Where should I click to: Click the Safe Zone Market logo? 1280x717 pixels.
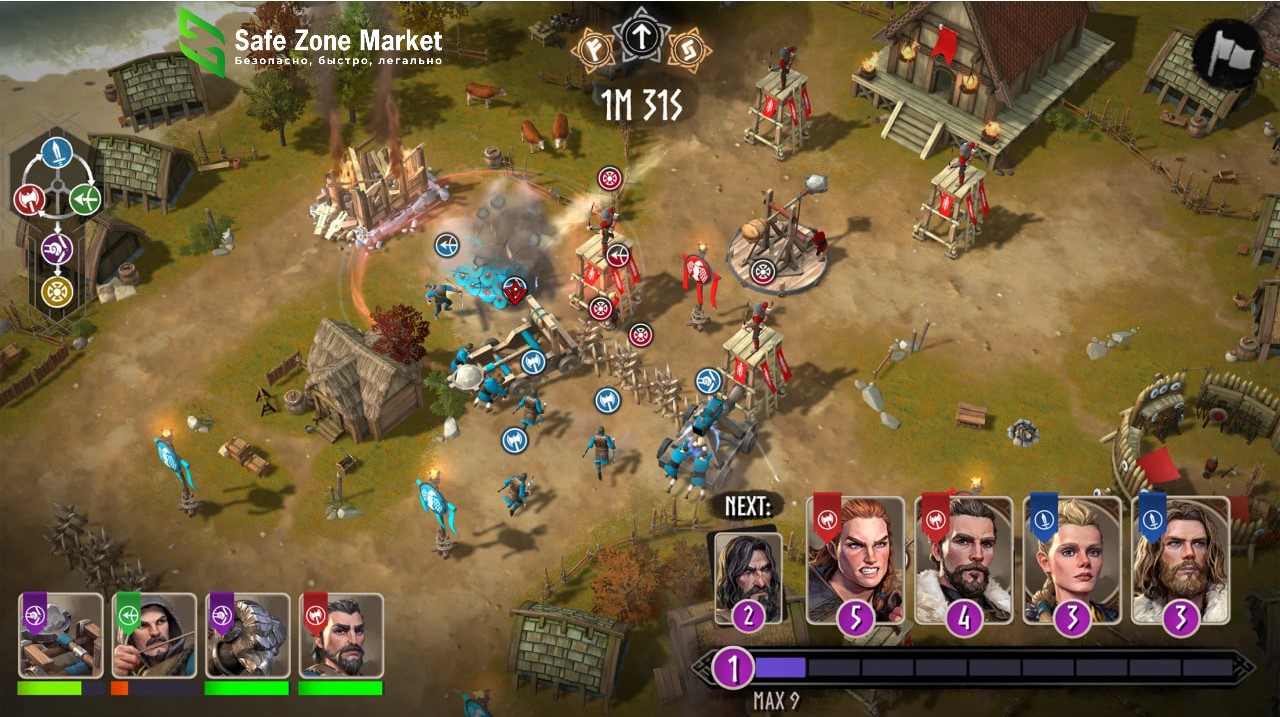coord(310,44)
